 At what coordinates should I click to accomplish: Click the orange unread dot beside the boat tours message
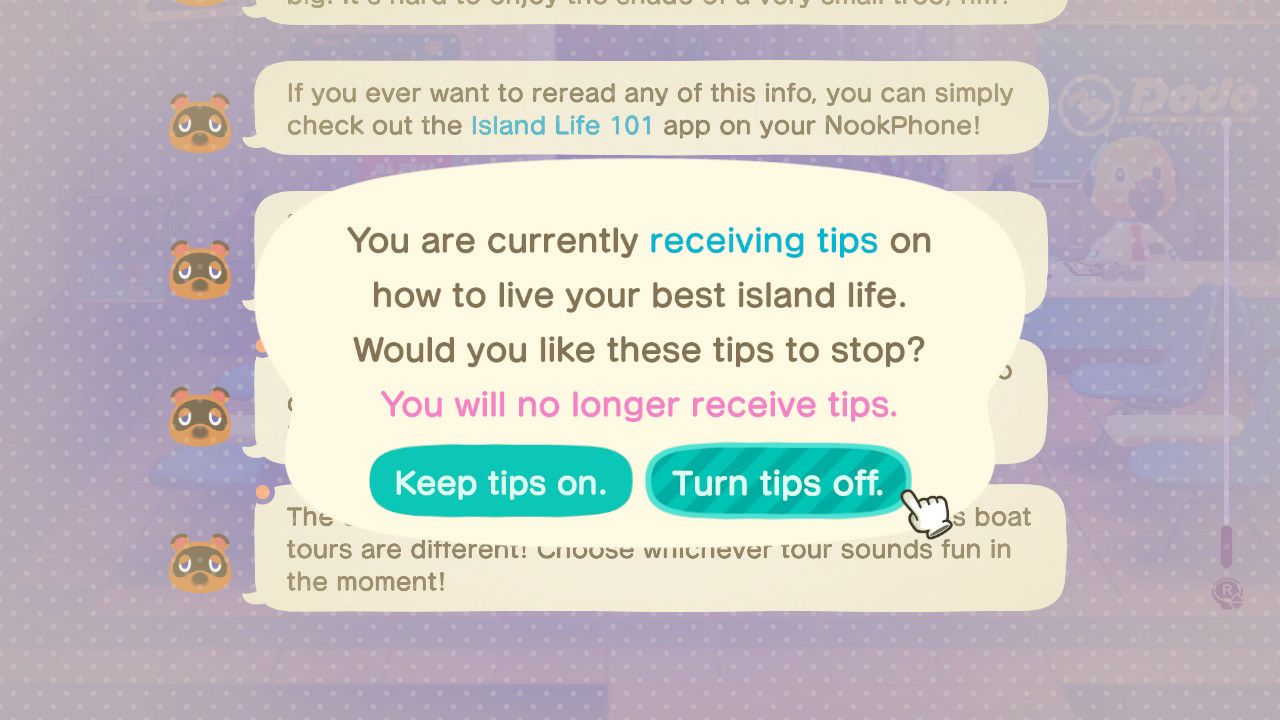pyautogui.click(x=264, y=491)
